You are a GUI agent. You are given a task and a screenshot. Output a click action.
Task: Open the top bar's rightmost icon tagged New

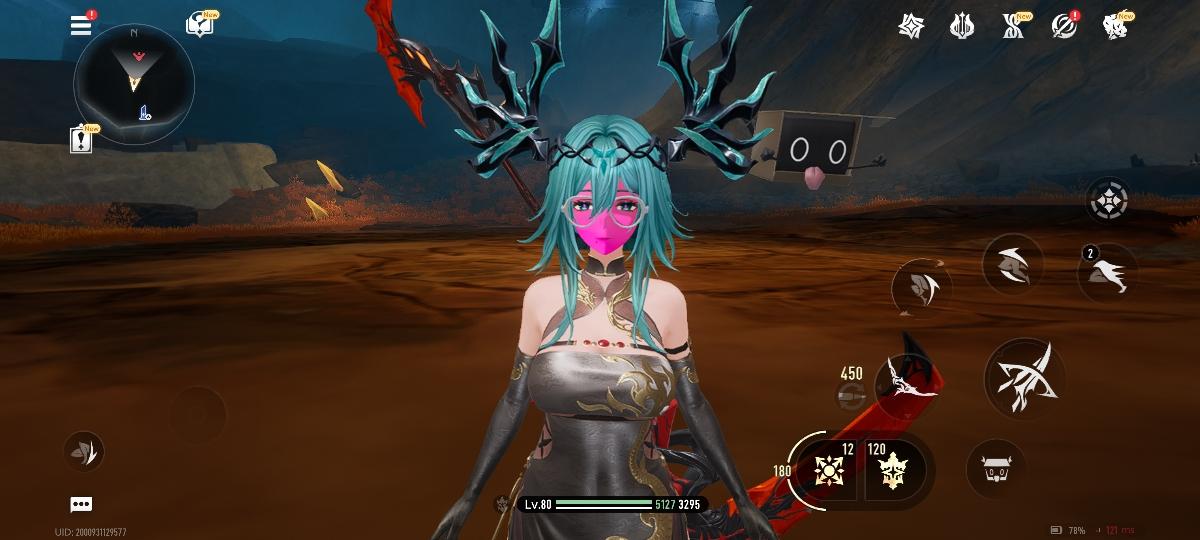[x=1115, y=26]
